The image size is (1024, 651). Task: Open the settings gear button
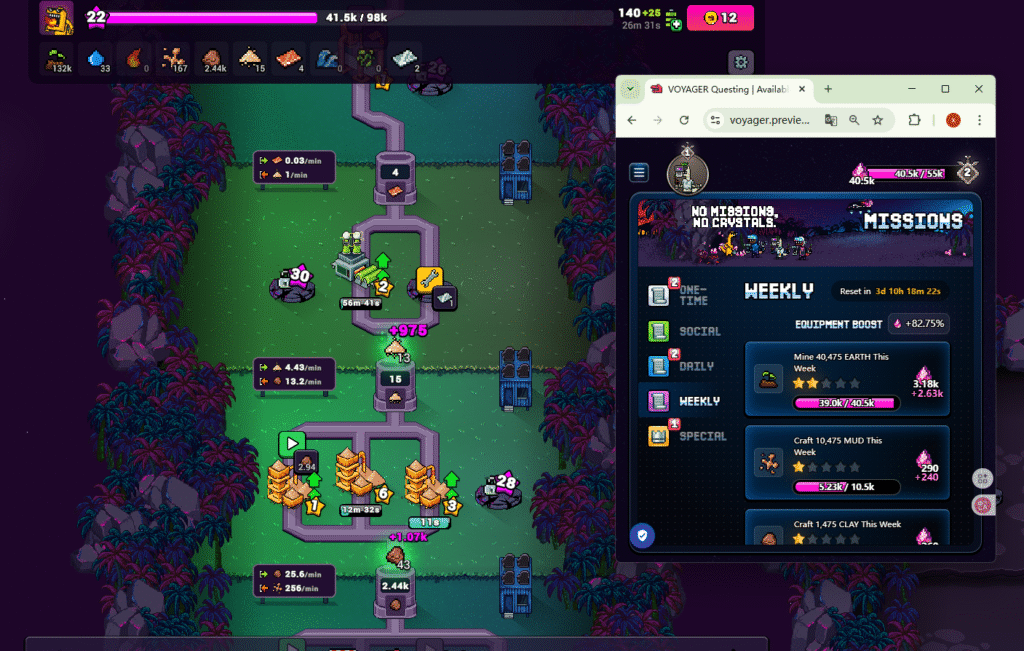pos(740,61)
